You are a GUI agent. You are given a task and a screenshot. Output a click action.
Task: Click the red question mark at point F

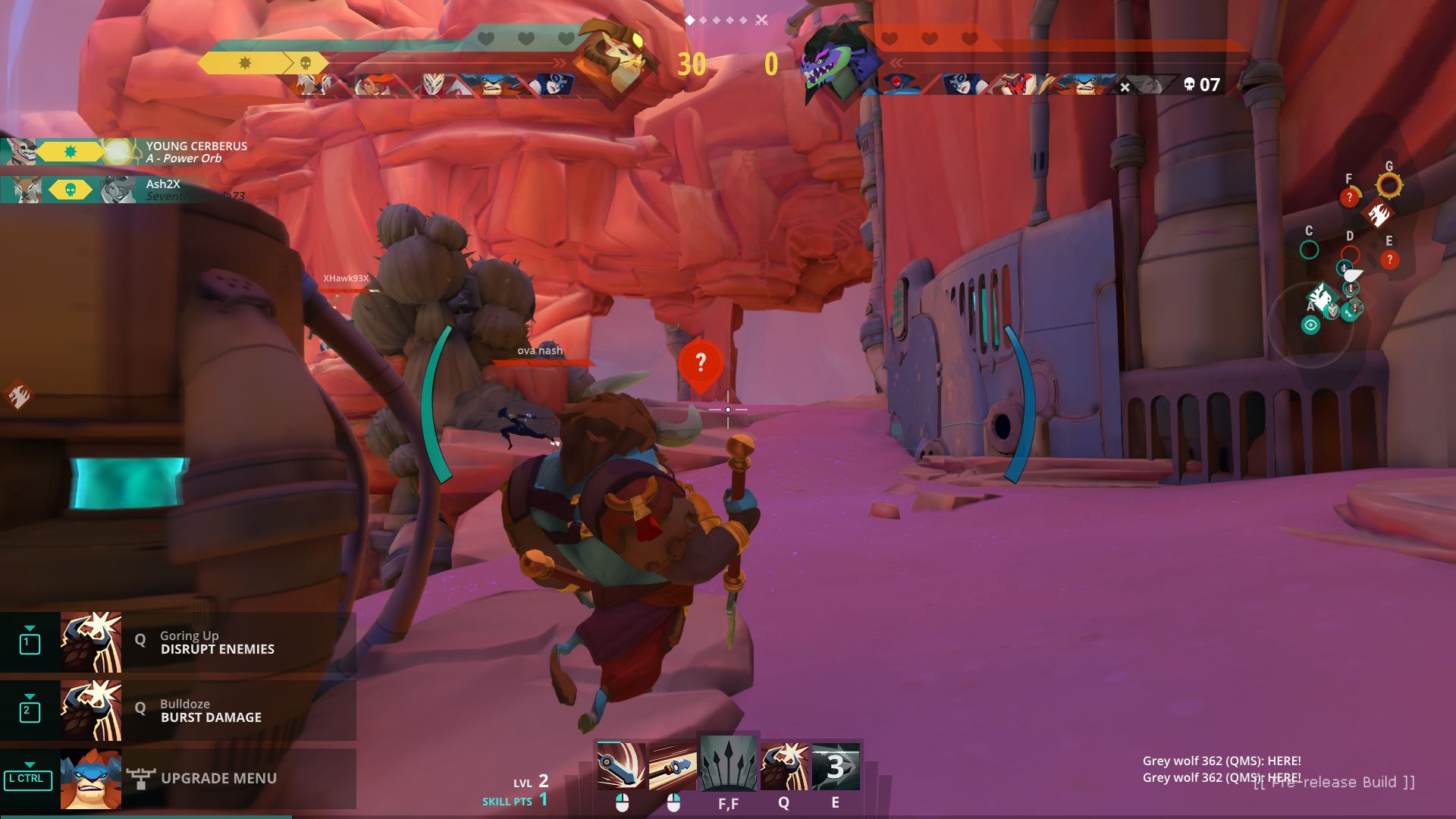(1349, 197)
